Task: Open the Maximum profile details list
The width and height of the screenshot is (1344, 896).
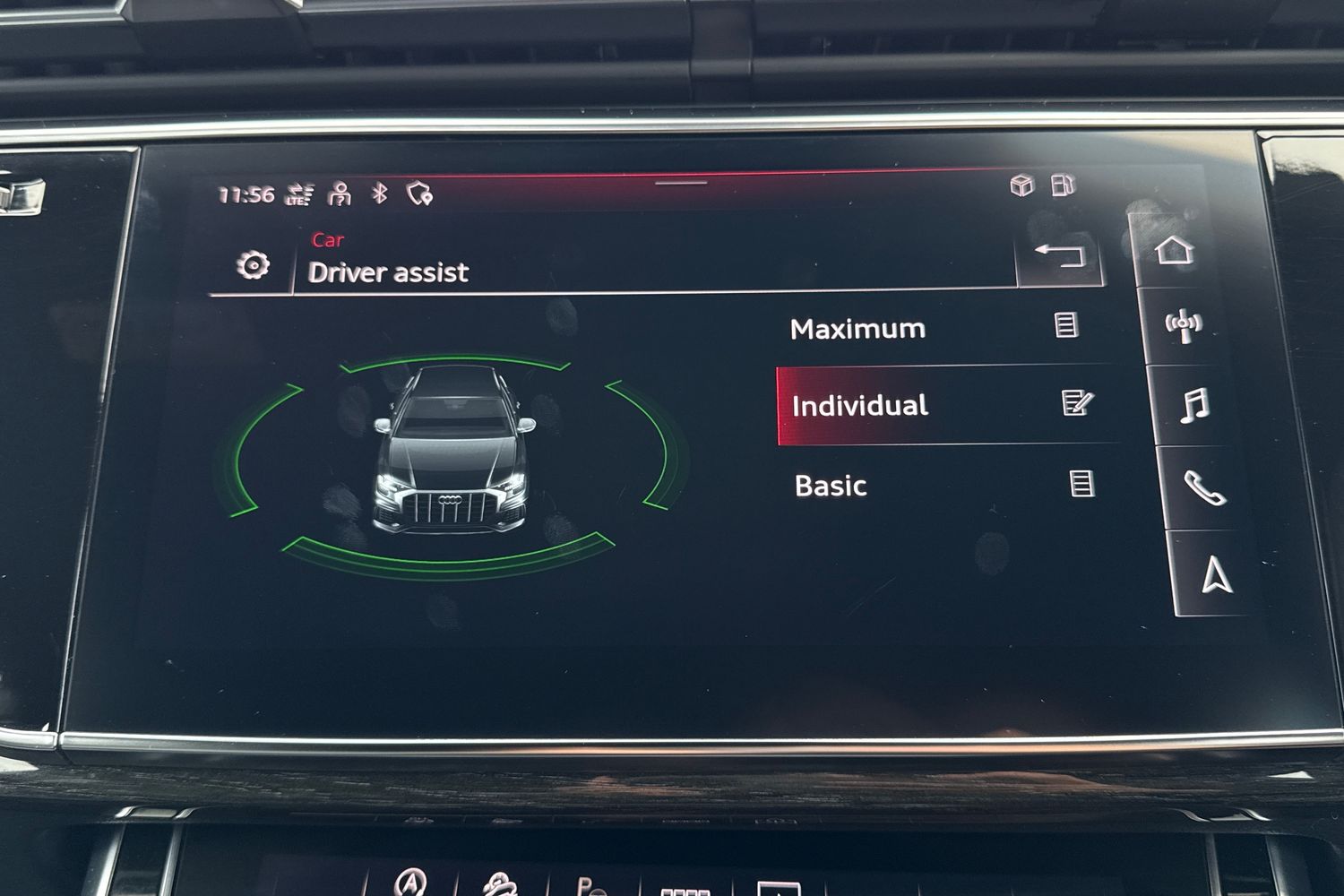Action: coord(1066,324)
